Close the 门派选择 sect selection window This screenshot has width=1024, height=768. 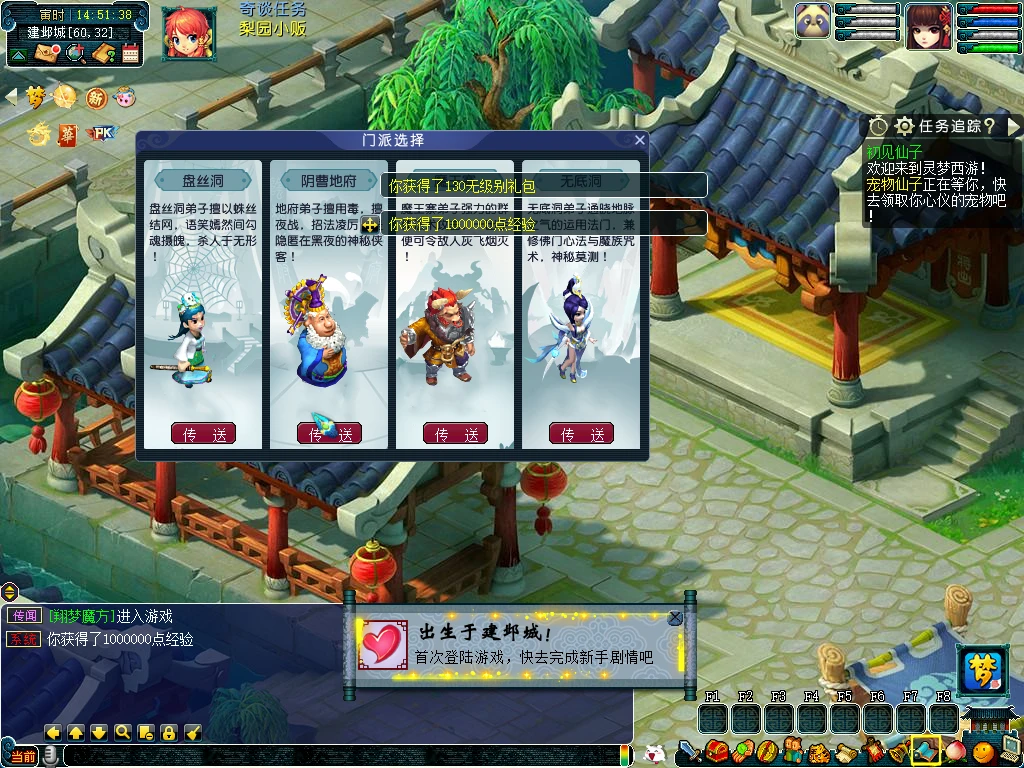[x=640, y=140]
